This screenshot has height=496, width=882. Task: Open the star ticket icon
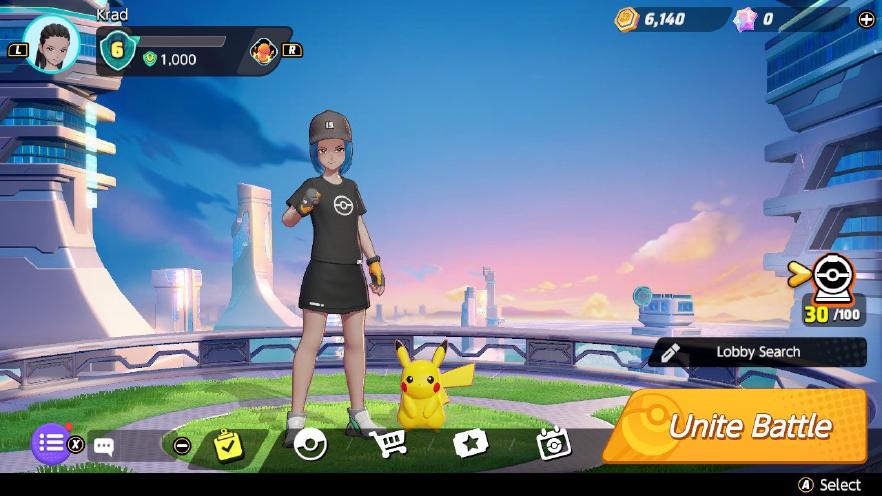[x=469, y=444]
